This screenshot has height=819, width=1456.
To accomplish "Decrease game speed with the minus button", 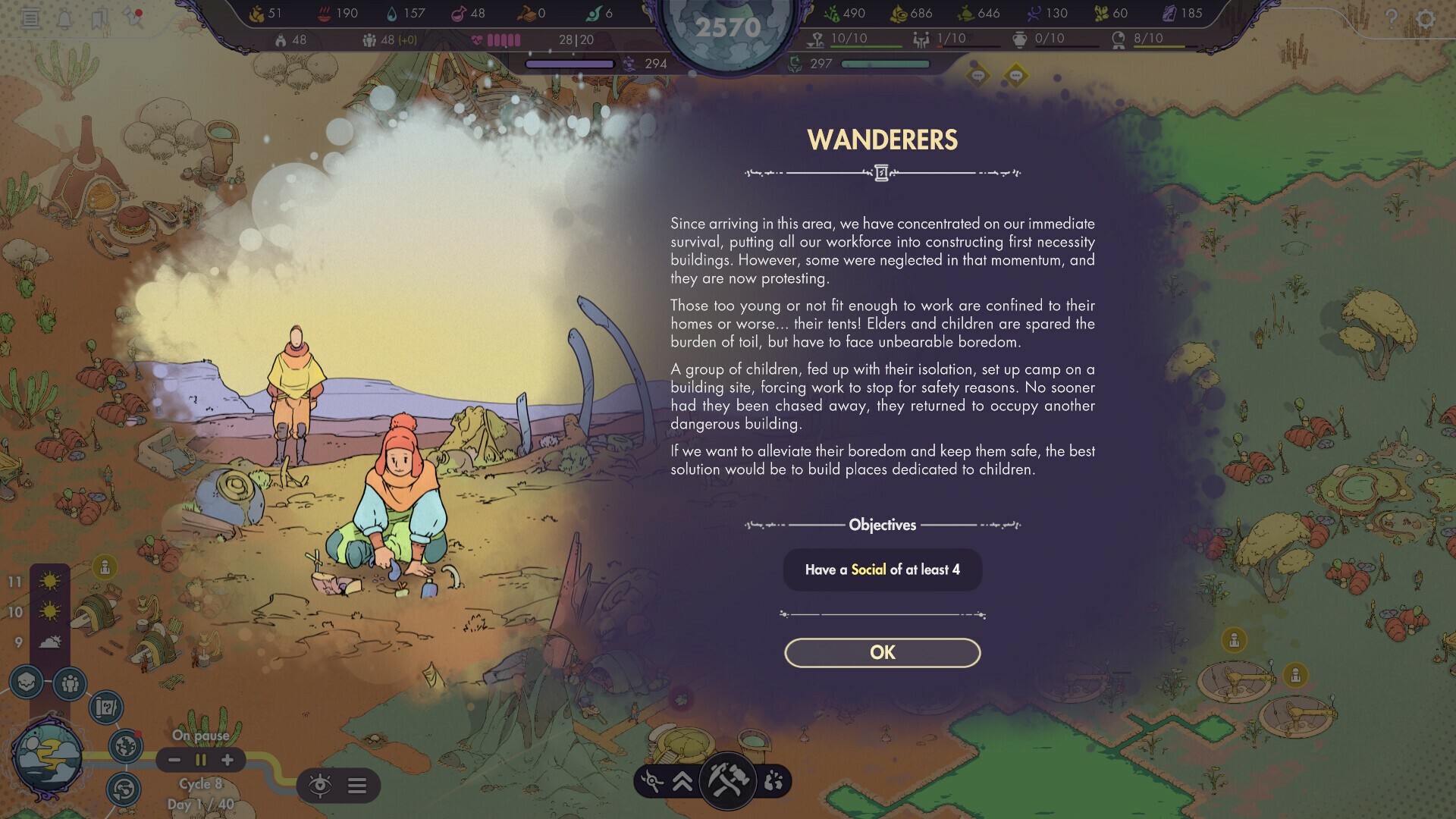I will coord(174,760).
